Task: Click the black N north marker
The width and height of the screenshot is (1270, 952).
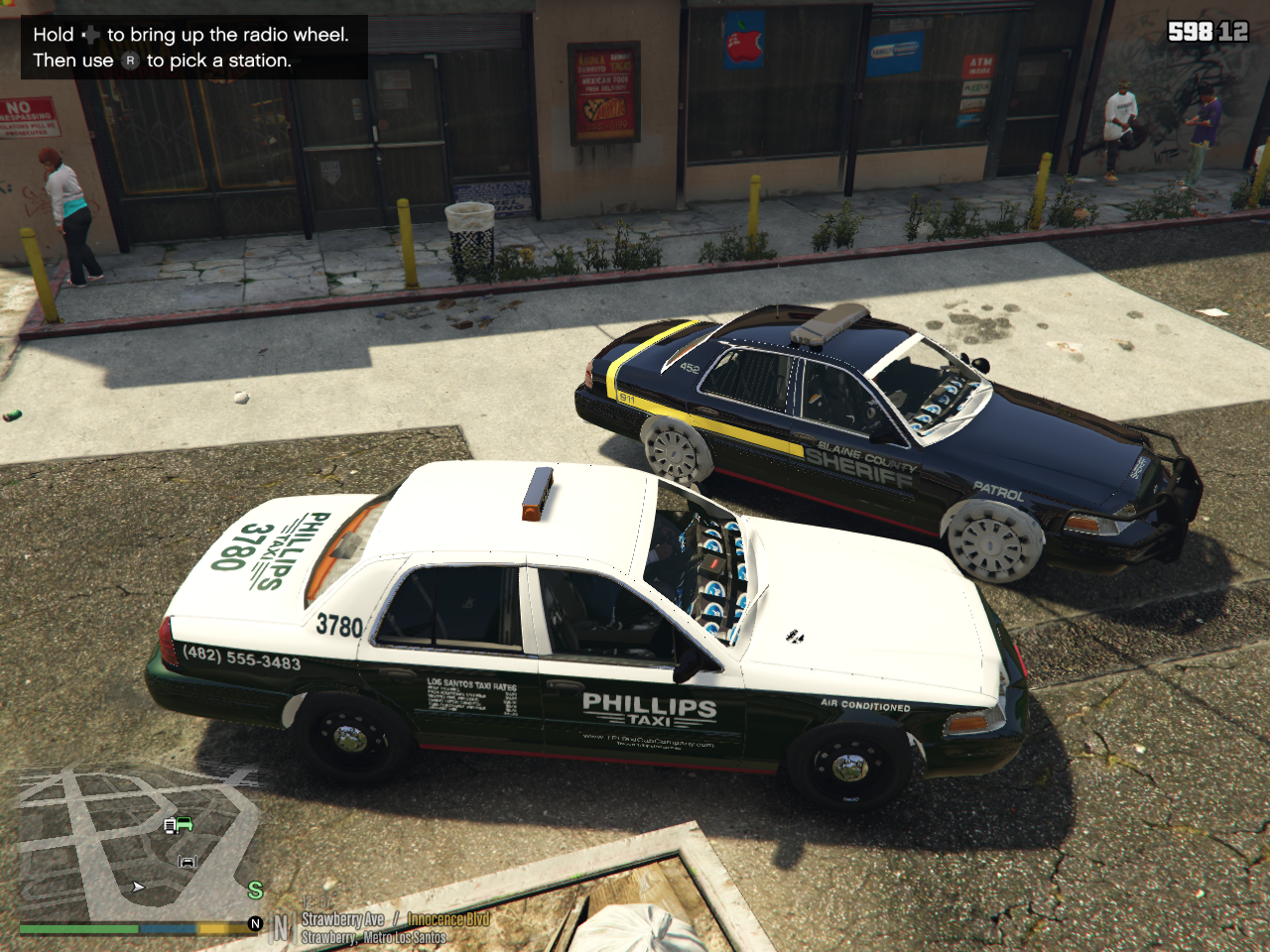Action: click(255, 924)
